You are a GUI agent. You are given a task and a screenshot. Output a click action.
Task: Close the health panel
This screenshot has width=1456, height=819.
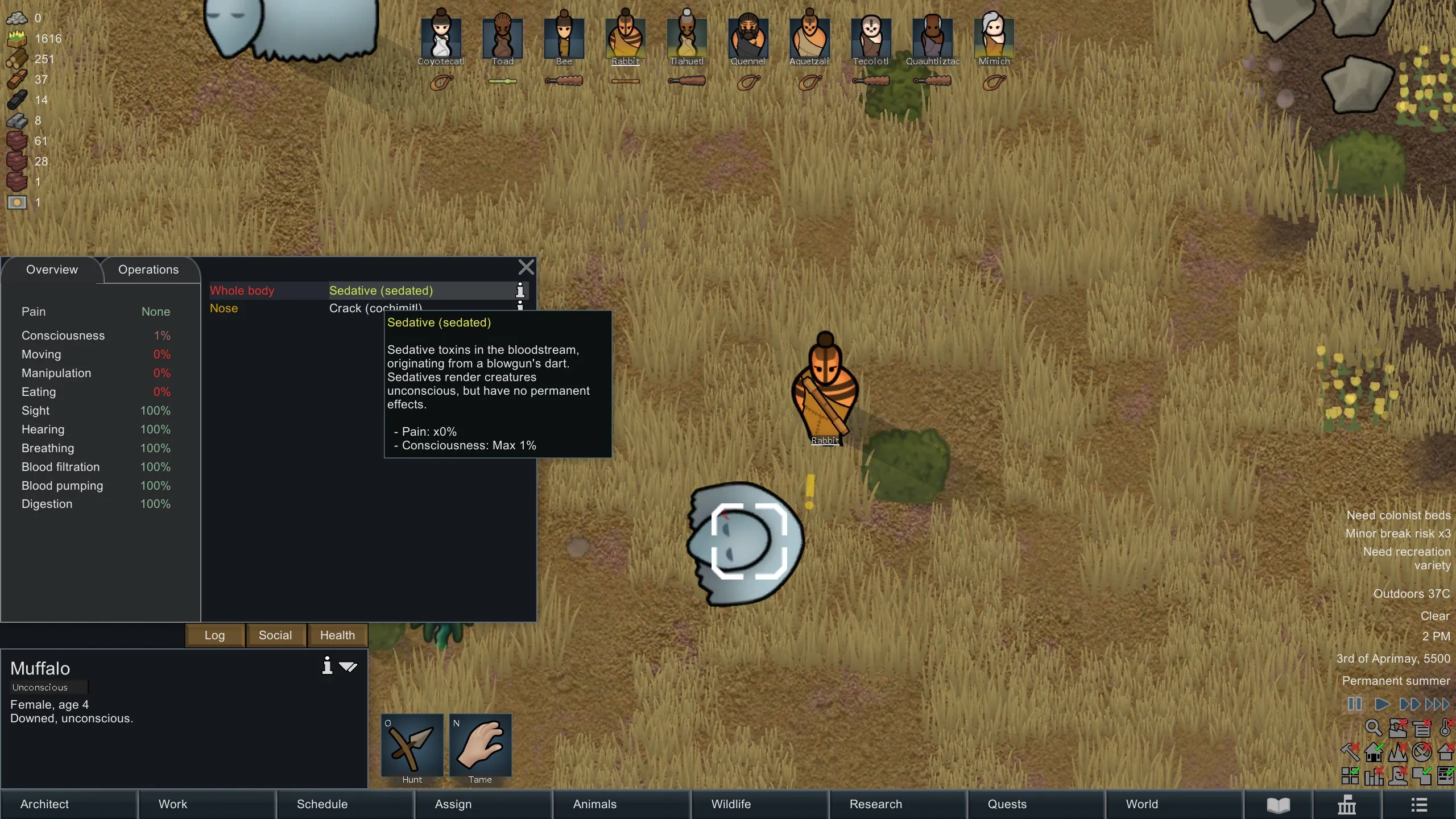pos(526,267)
